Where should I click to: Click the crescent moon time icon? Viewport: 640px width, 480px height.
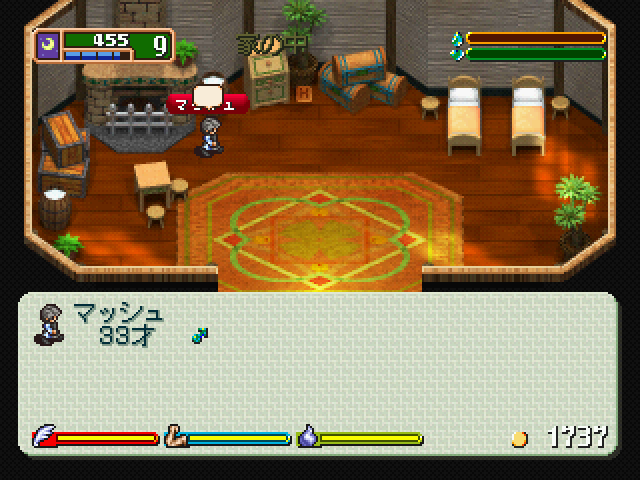[49, 45]
